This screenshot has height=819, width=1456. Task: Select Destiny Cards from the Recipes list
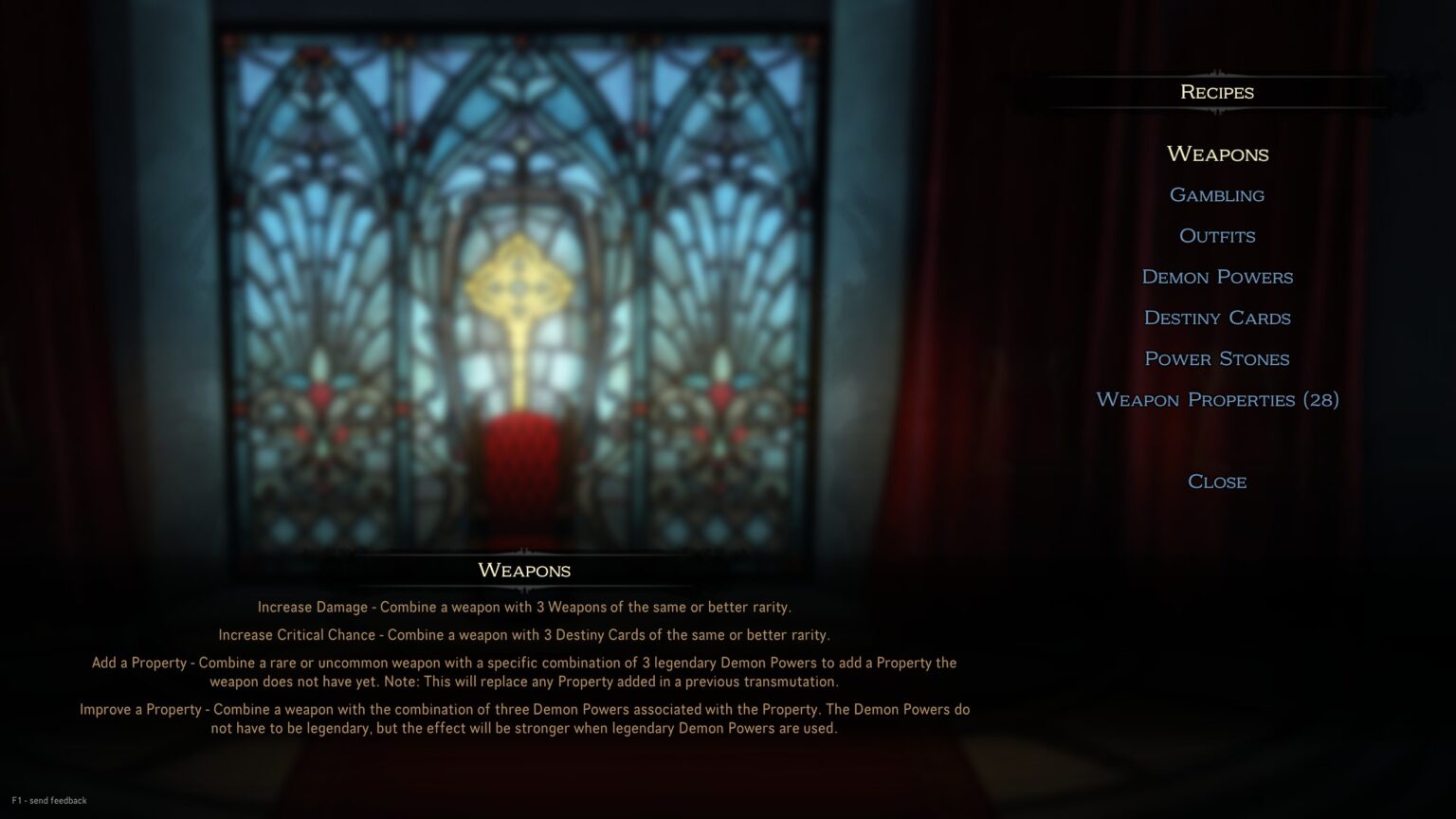1217,318
